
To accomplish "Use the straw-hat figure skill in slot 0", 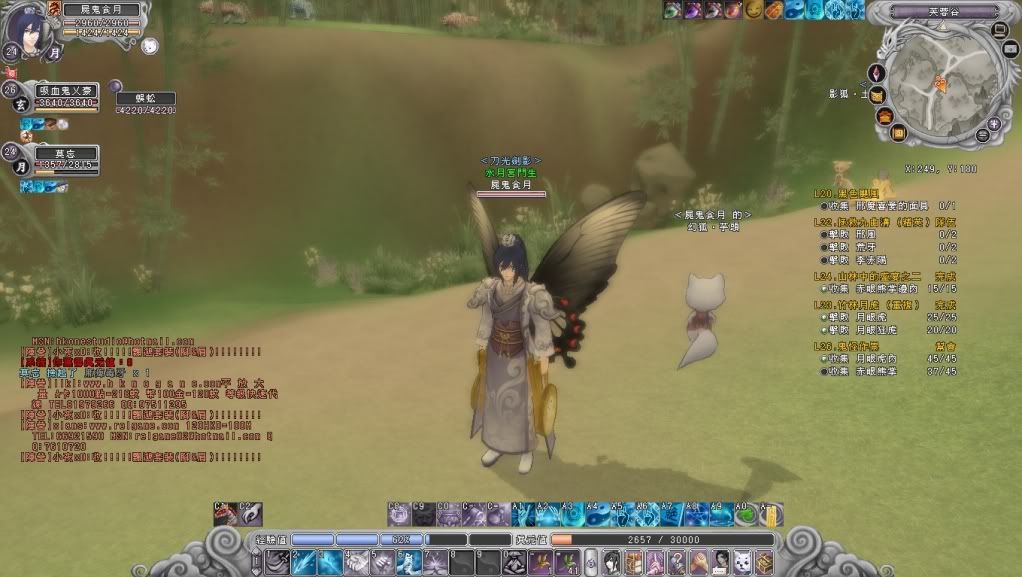I will point(516,562).
